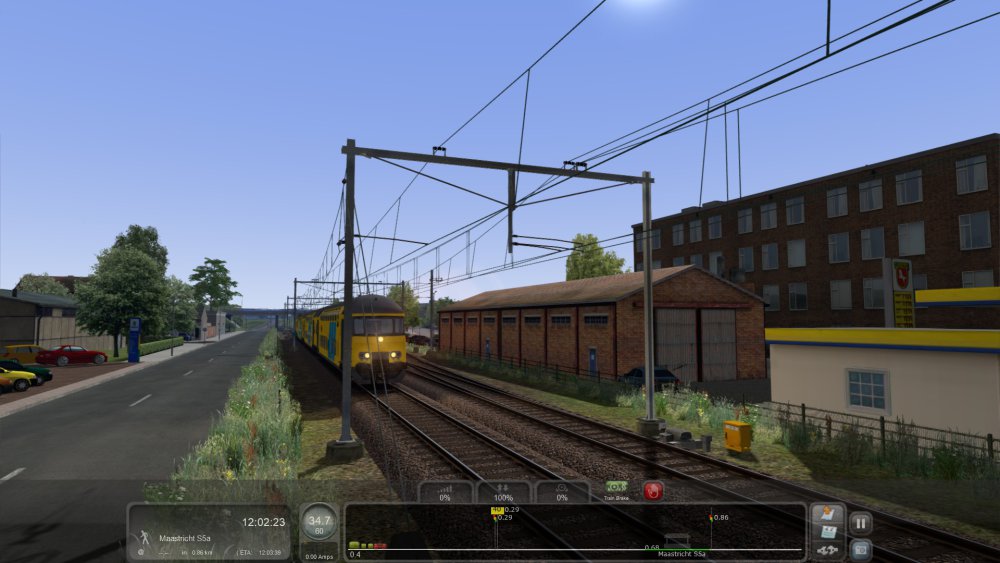Pause the simulation with the pause button
This screenshot has width=1000, height=563.
(860, 522)
